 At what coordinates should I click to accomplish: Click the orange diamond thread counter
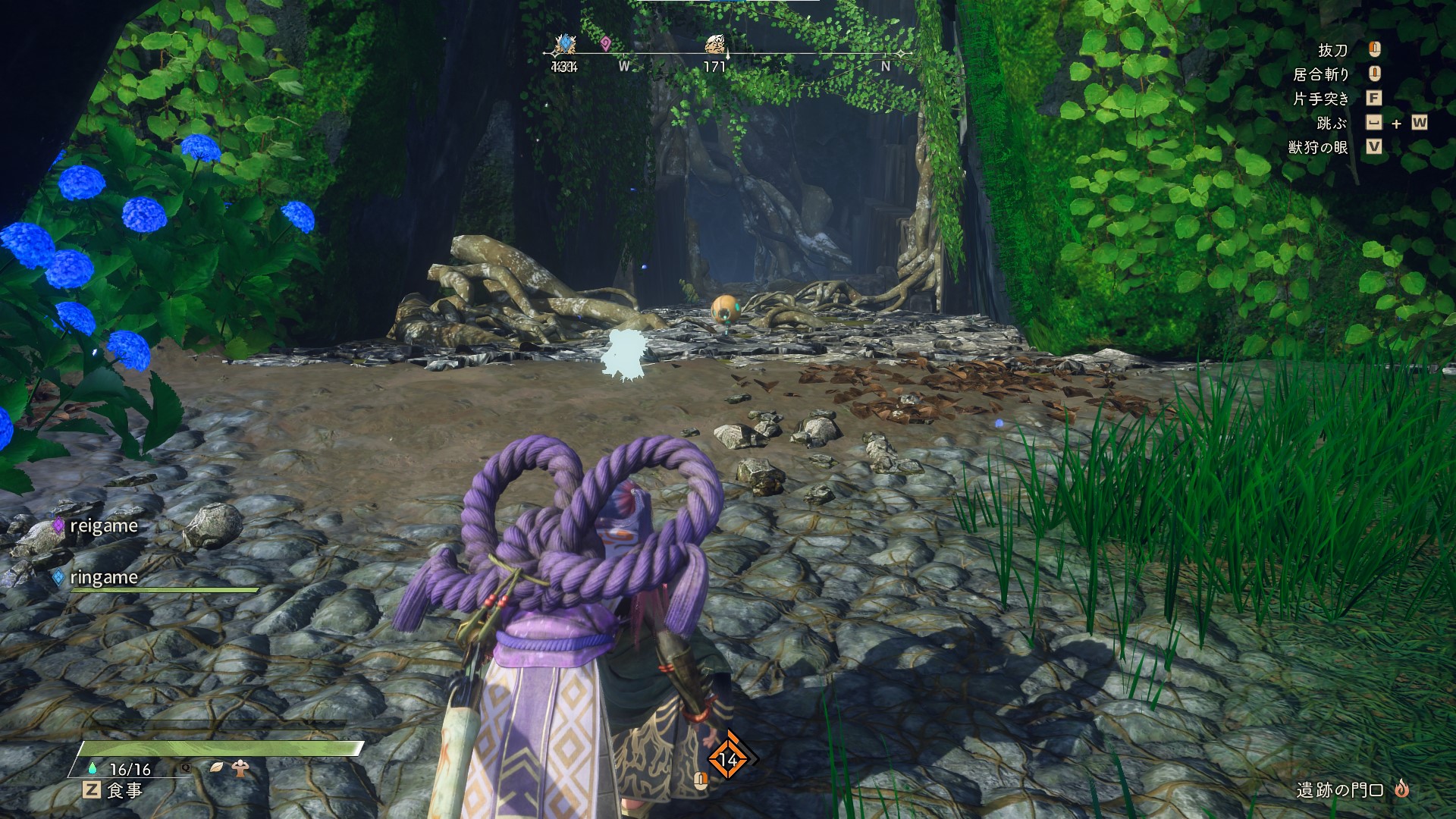(728, 759)
